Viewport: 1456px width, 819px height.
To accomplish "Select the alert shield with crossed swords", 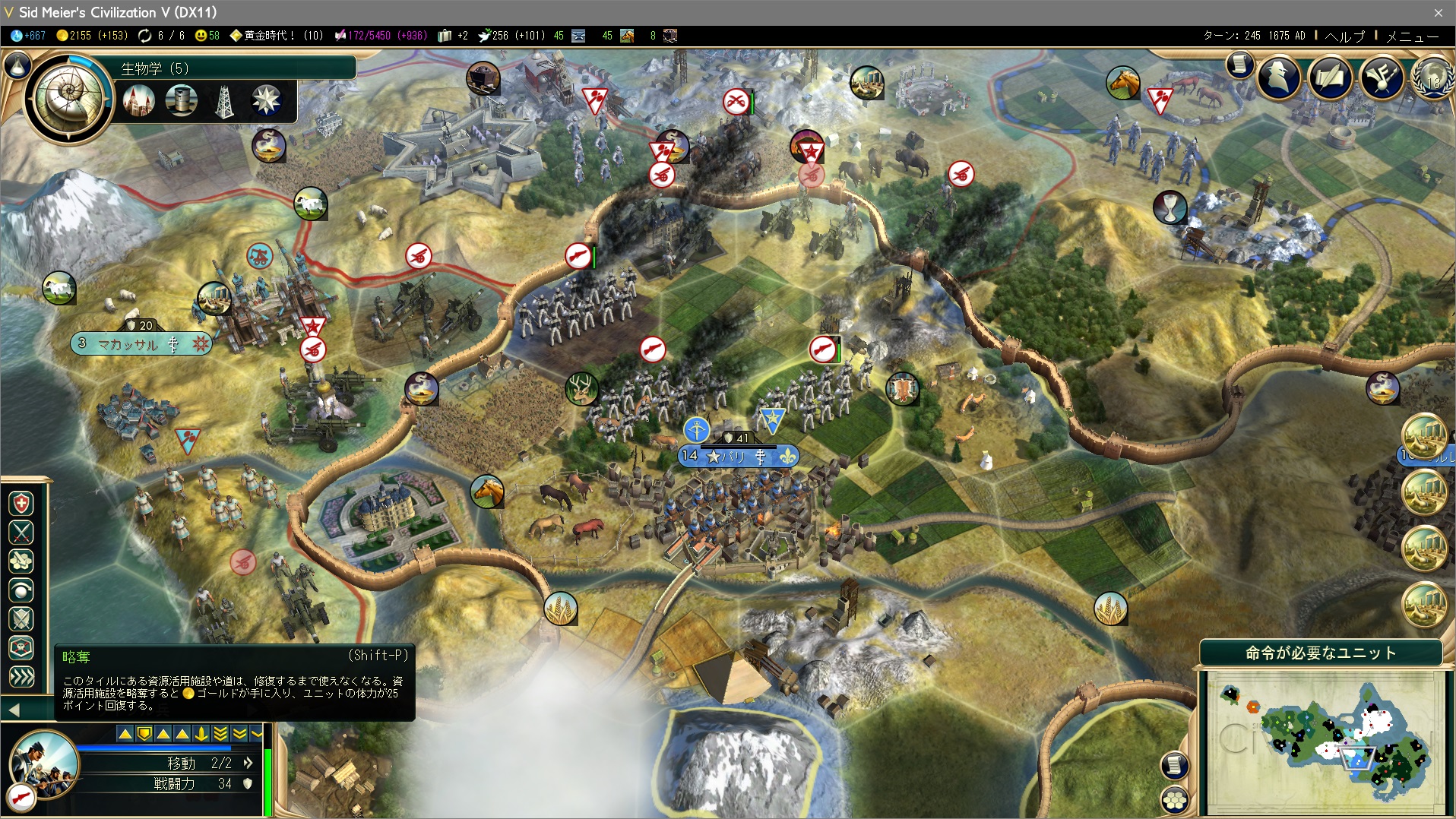I will pyautogui.click(x=21, y=619).
